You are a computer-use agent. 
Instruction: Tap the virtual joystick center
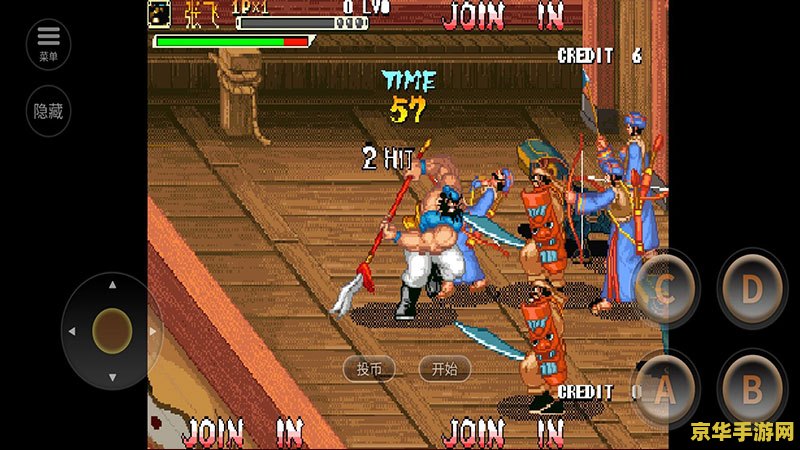click(112, 329)
